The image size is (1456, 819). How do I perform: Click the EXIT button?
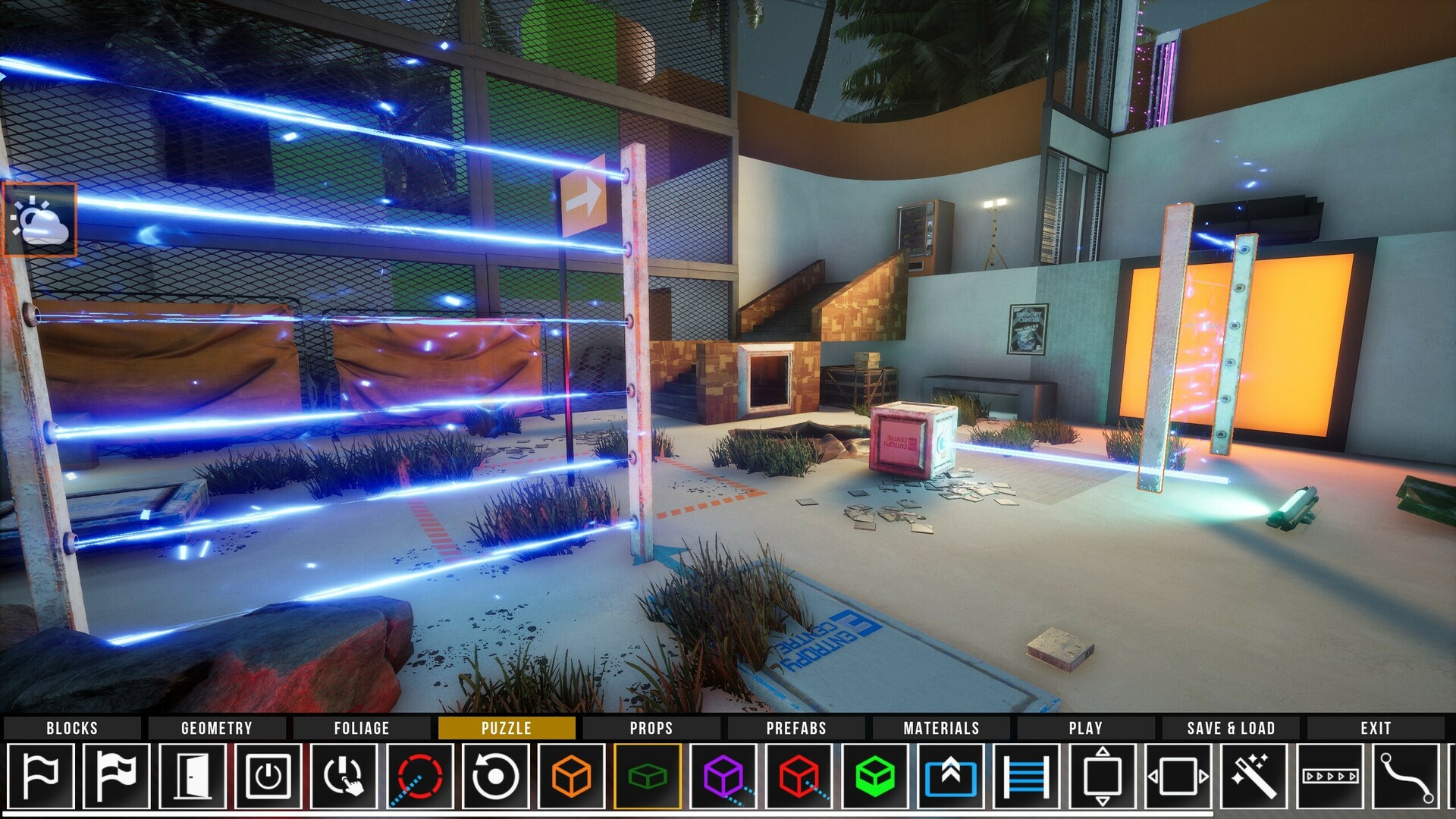1378,728
